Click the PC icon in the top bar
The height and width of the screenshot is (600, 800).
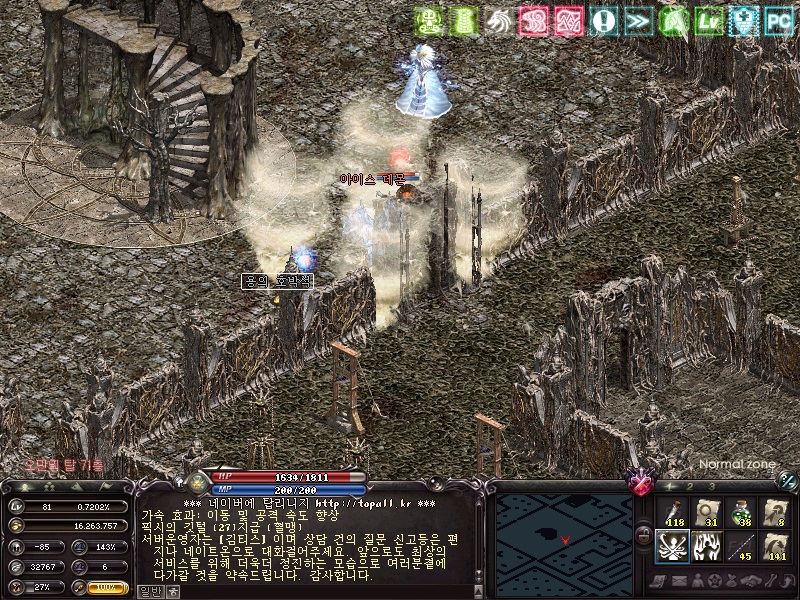[777, 19]
